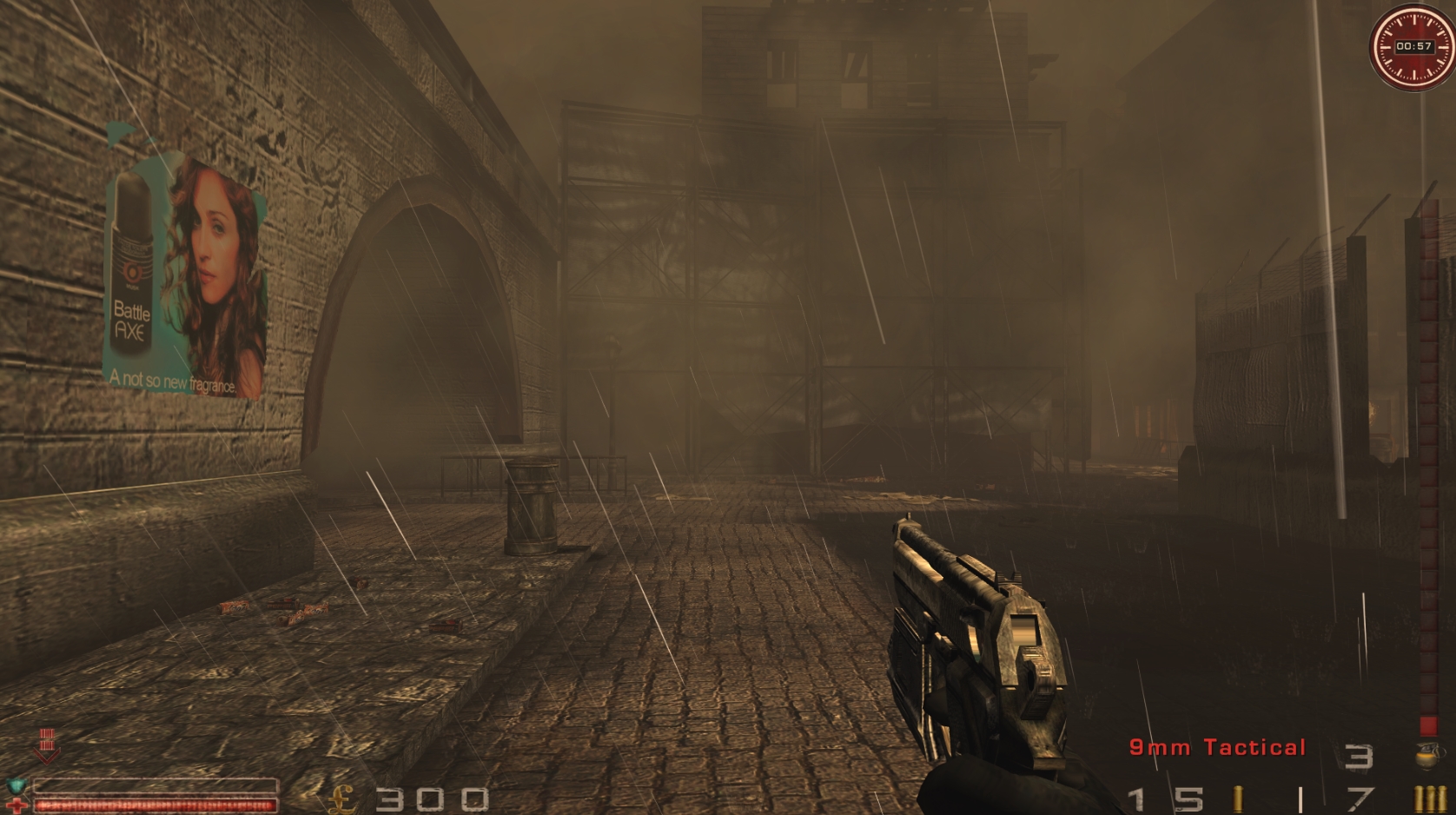Expand the red chevron arrow above the health bar
This screenshot has width=1456, height=815.
(47, 749)
